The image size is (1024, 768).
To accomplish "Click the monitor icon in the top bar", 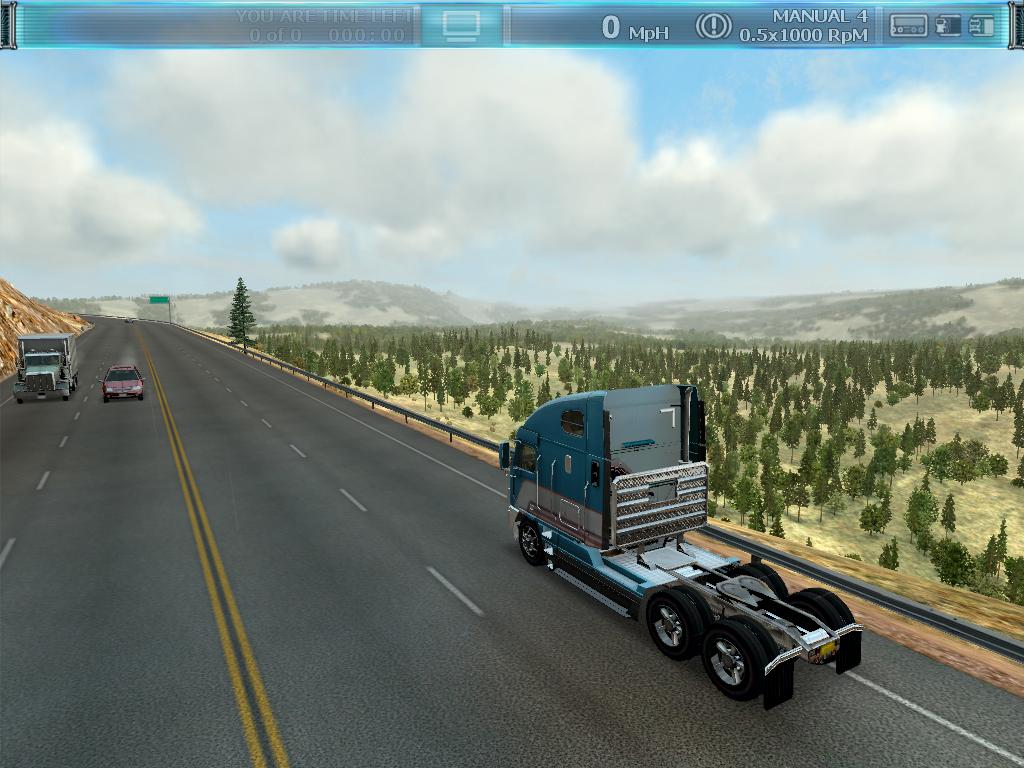I will pyautogui.click(x=461, y=25).
